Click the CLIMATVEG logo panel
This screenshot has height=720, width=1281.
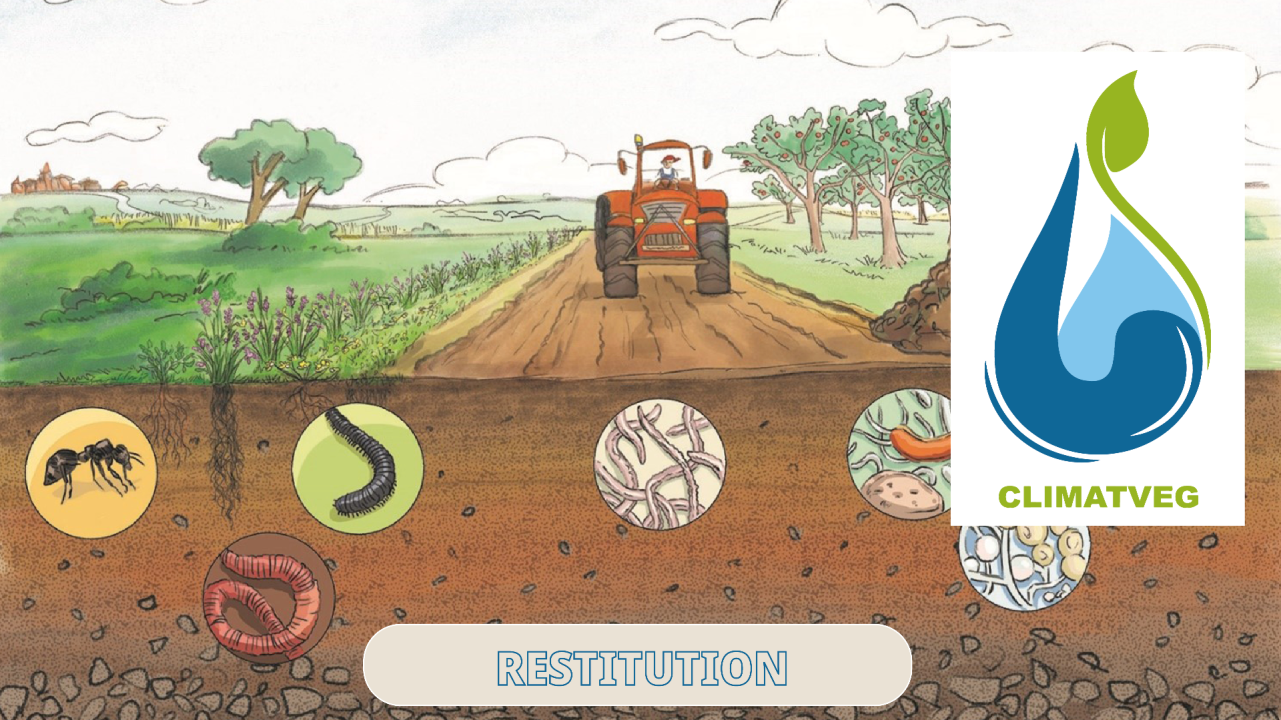(x=1097, y=288)
